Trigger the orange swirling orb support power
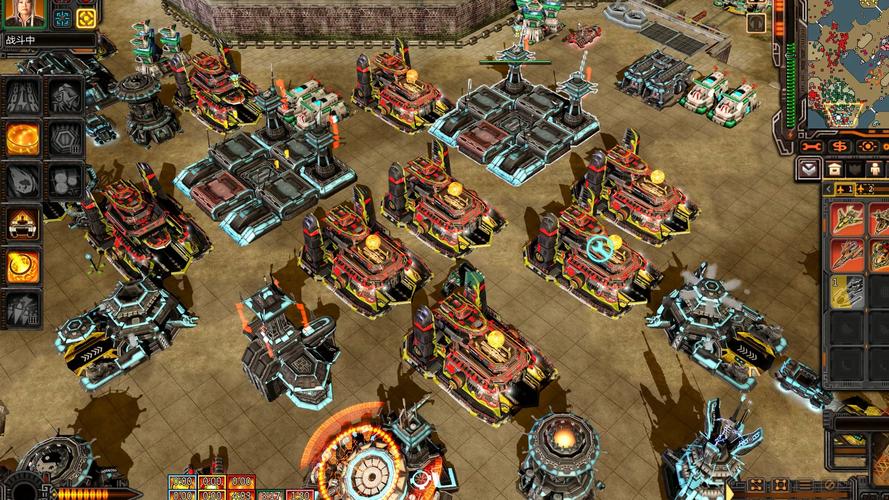This screenshot has width=889, height=500. tap(23, 265)
